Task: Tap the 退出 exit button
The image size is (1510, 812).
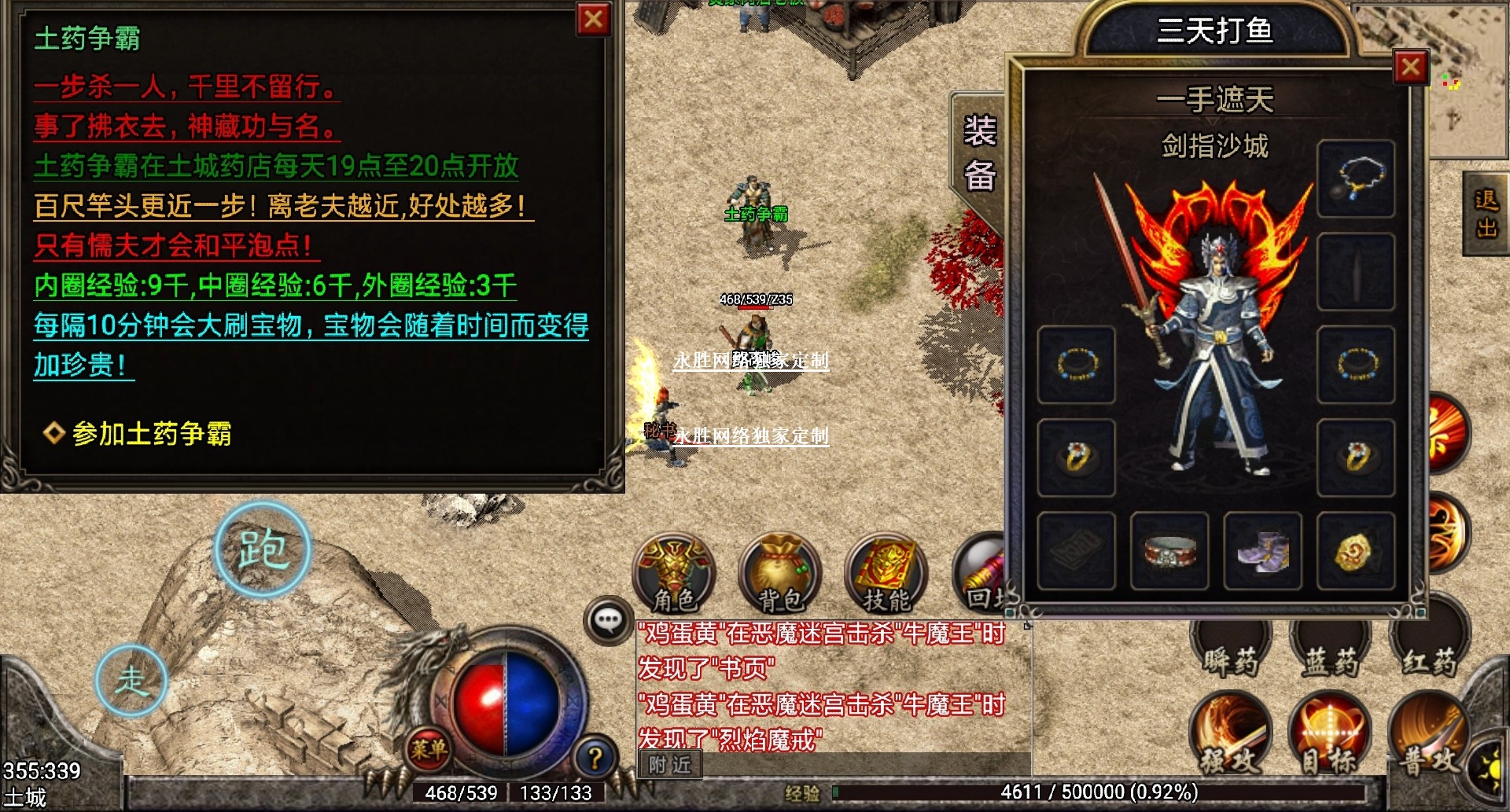Action: 1485,214
